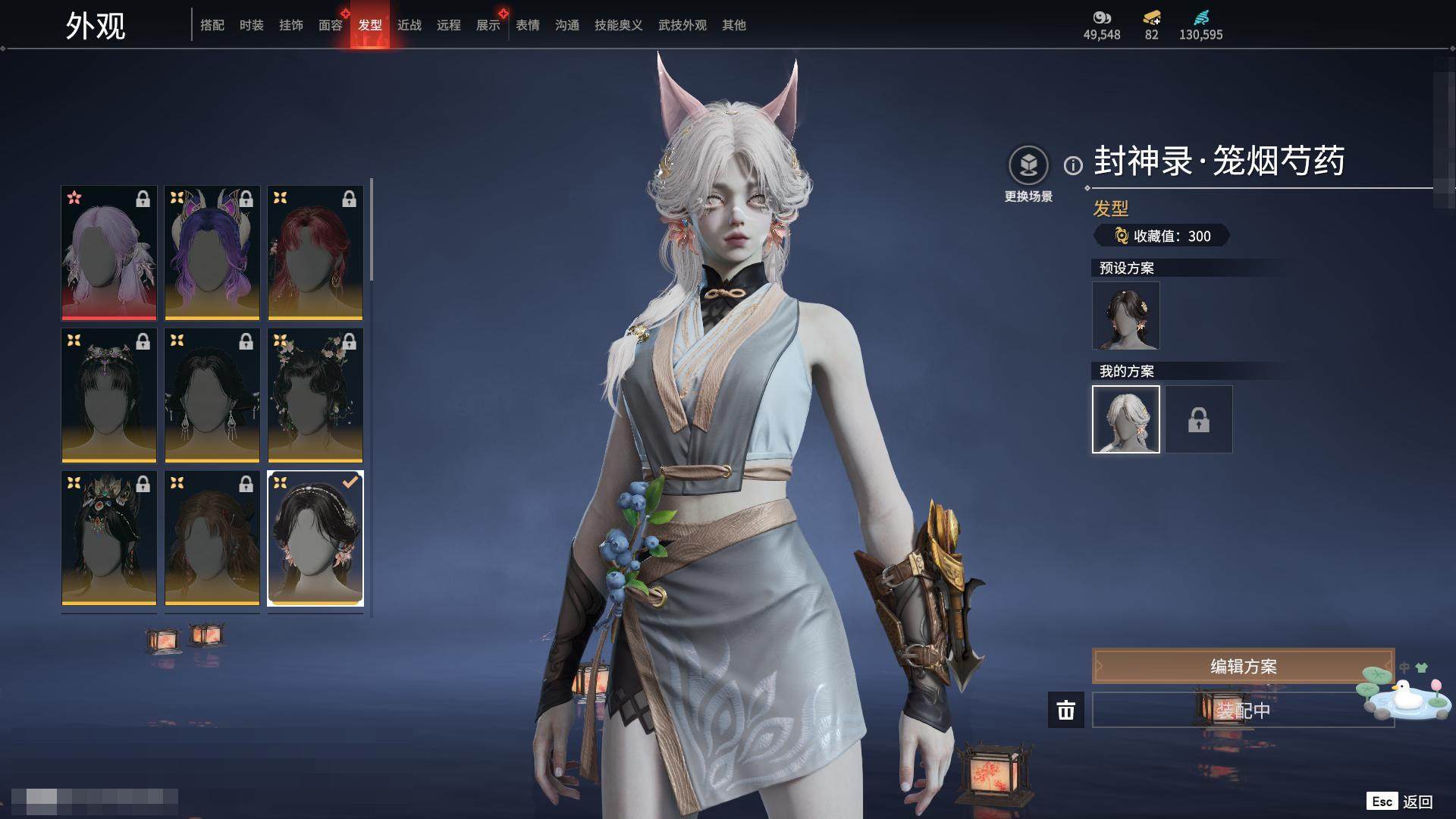Switch to the 近战 tab

[x=409, y=25]
